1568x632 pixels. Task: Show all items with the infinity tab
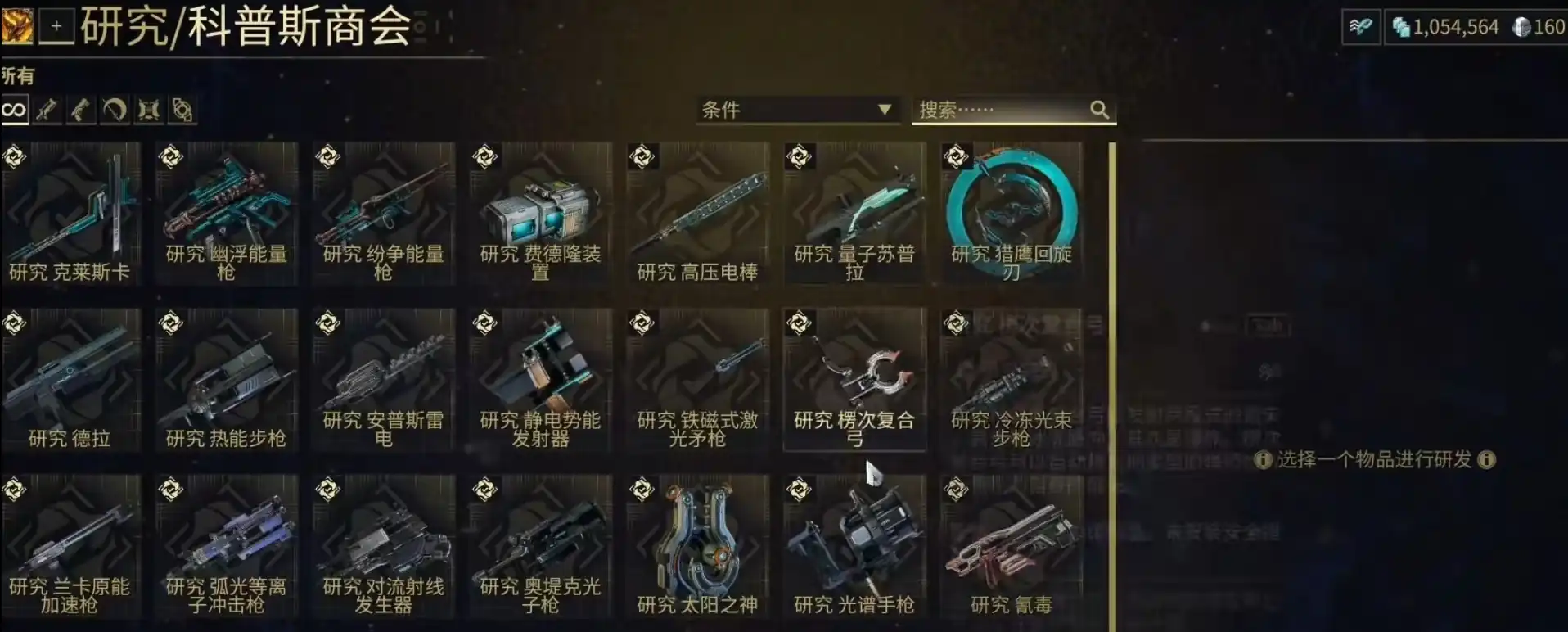pyautogui.click(x=14, y=110)
